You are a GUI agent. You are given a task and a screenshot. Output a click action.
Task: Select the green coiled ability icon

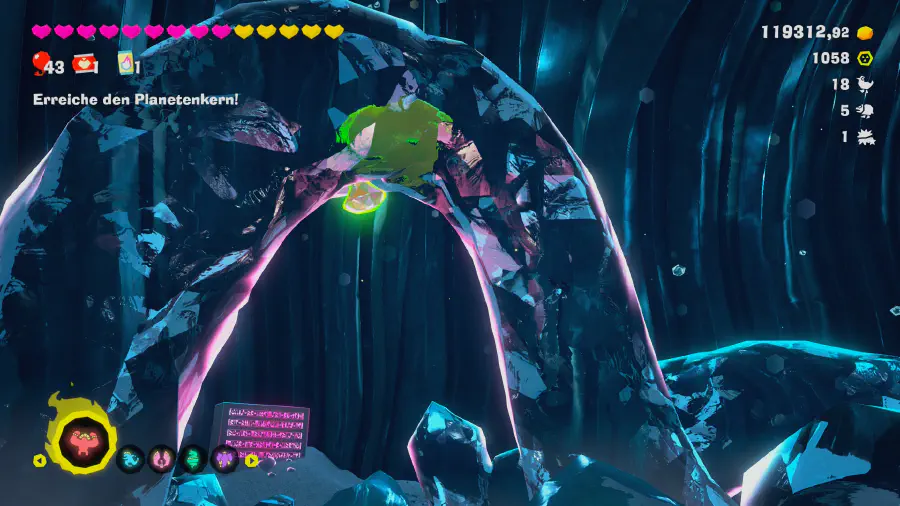[x=192, y=459]
